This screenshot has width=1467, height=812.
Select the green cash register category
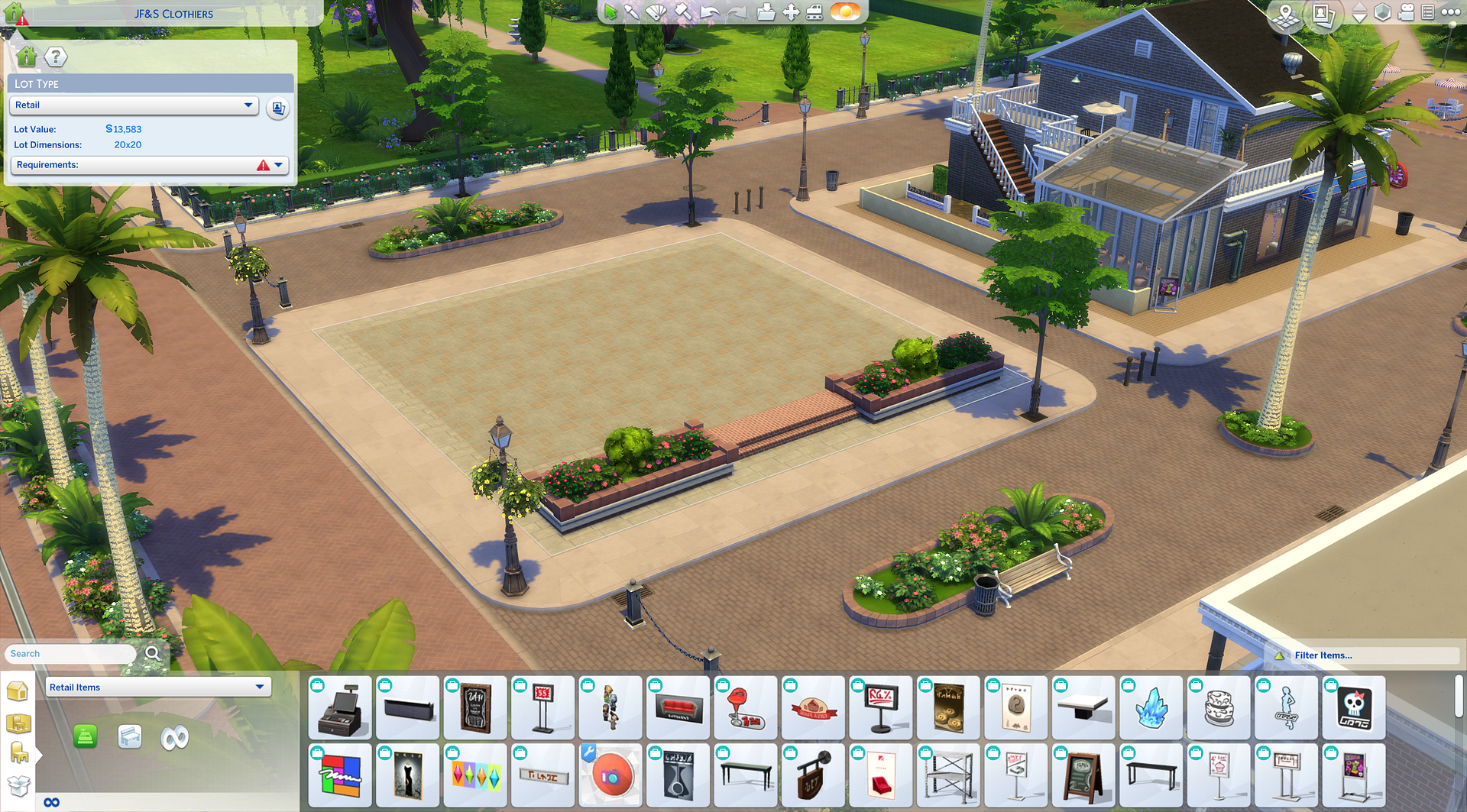click(x=86, y=737)
